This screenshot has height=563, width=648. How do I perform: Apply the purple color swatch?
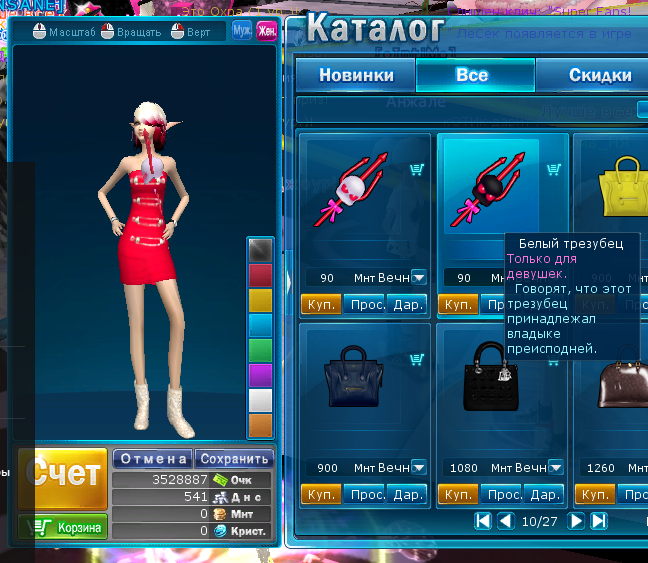260,375
